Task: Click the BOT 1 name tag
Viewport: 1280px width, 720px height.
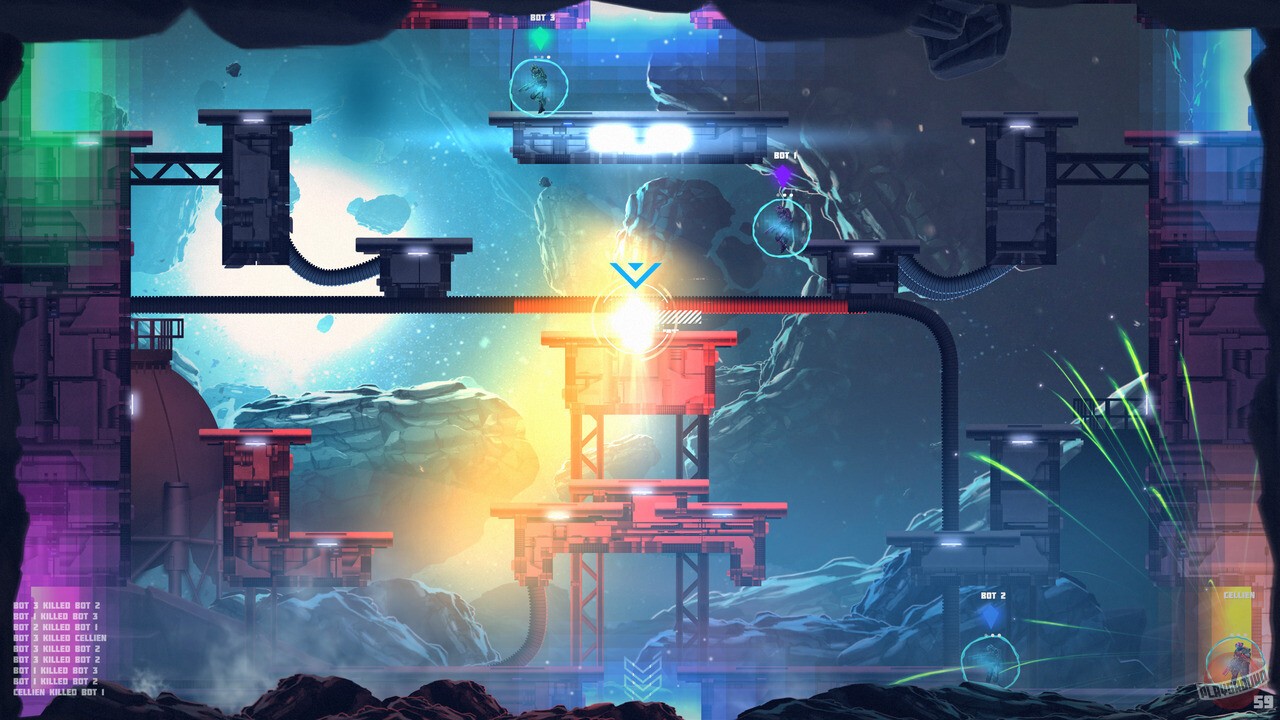Action: point(784,155)
